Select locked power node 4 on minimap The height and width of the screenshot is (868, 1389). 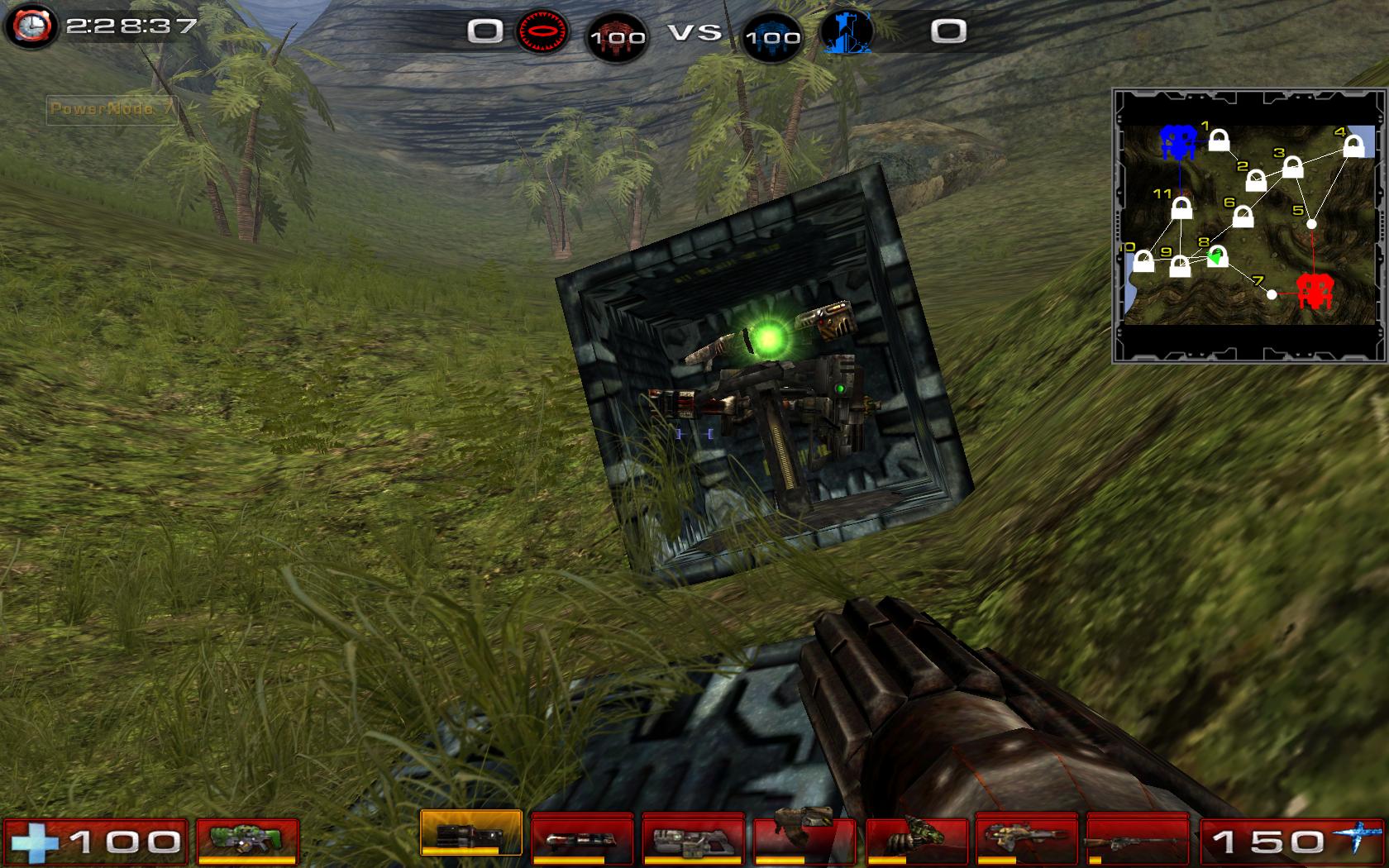pos(1353,146)
